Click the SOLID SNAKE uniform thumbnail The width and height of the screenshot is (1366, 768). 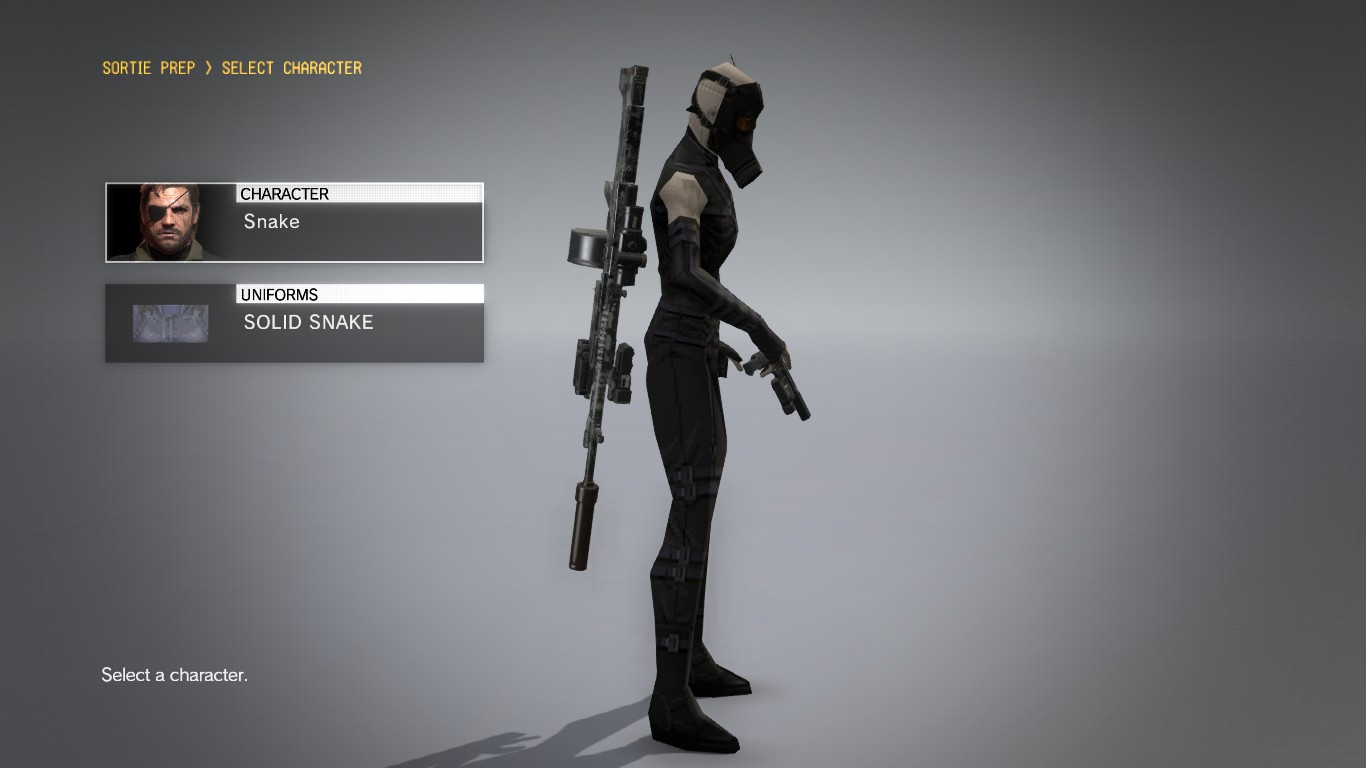click(x=170, y=322)
